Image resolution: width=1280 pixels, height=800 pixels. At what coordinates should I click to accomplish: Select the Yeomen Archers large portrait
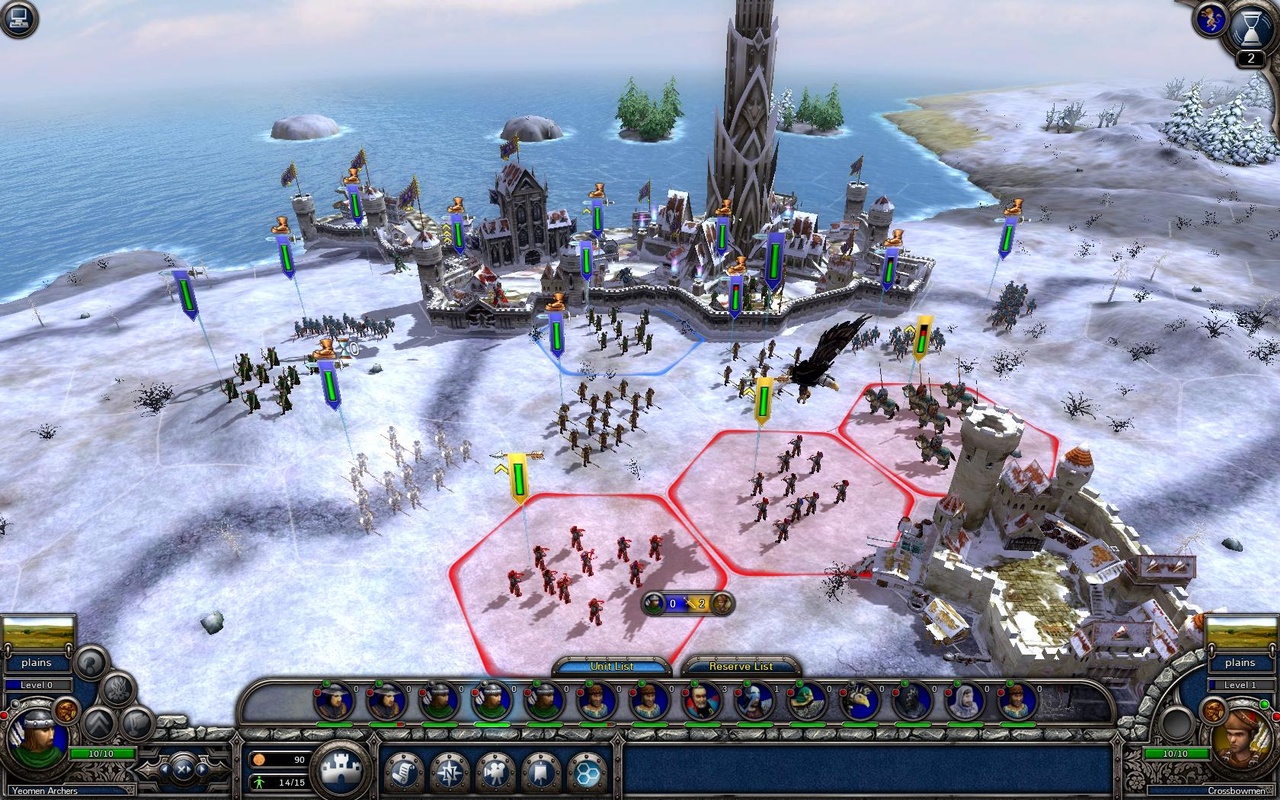click(x=38, y=740)
